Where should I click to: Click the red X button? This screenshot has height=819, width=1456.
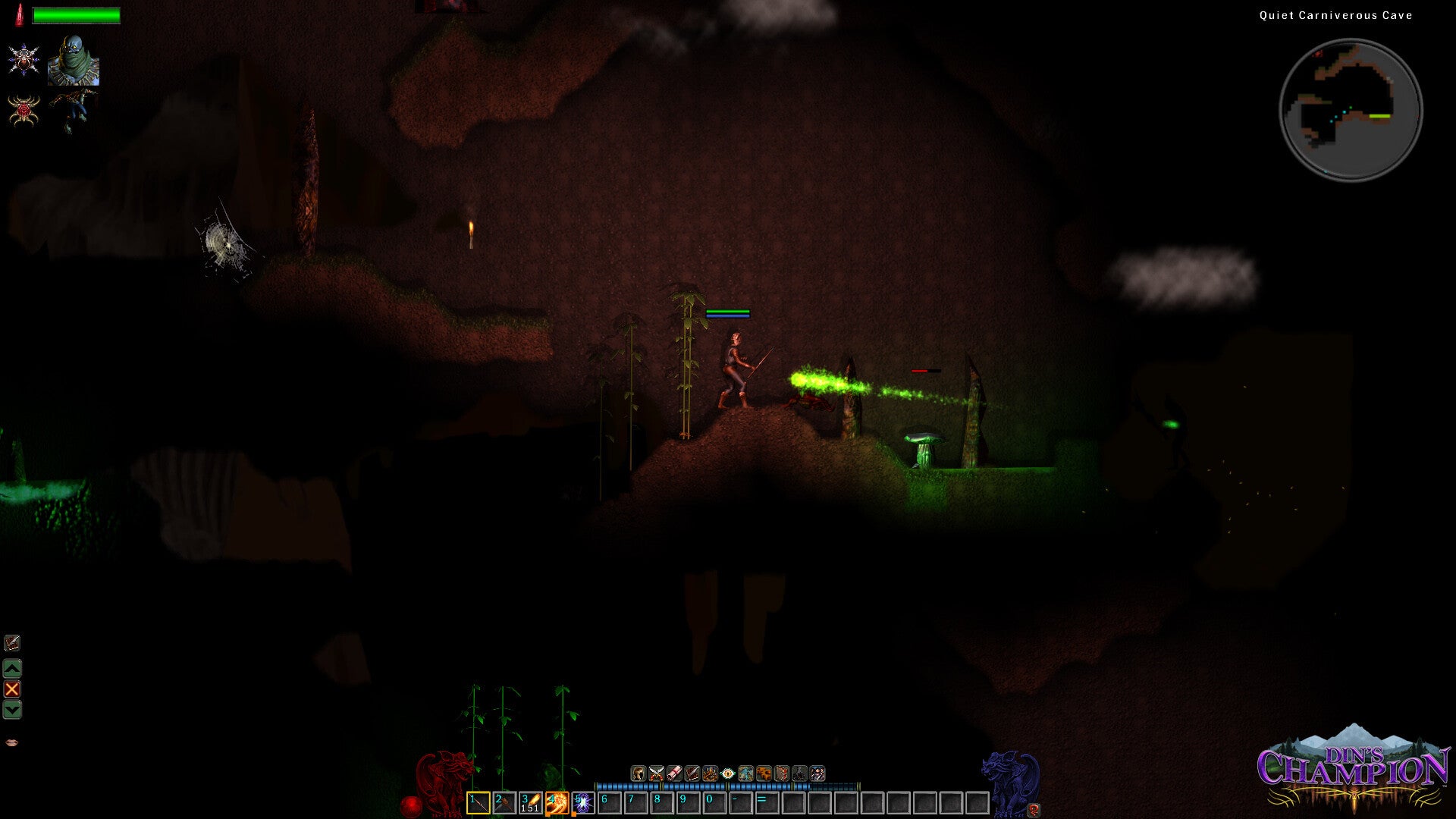12,689
